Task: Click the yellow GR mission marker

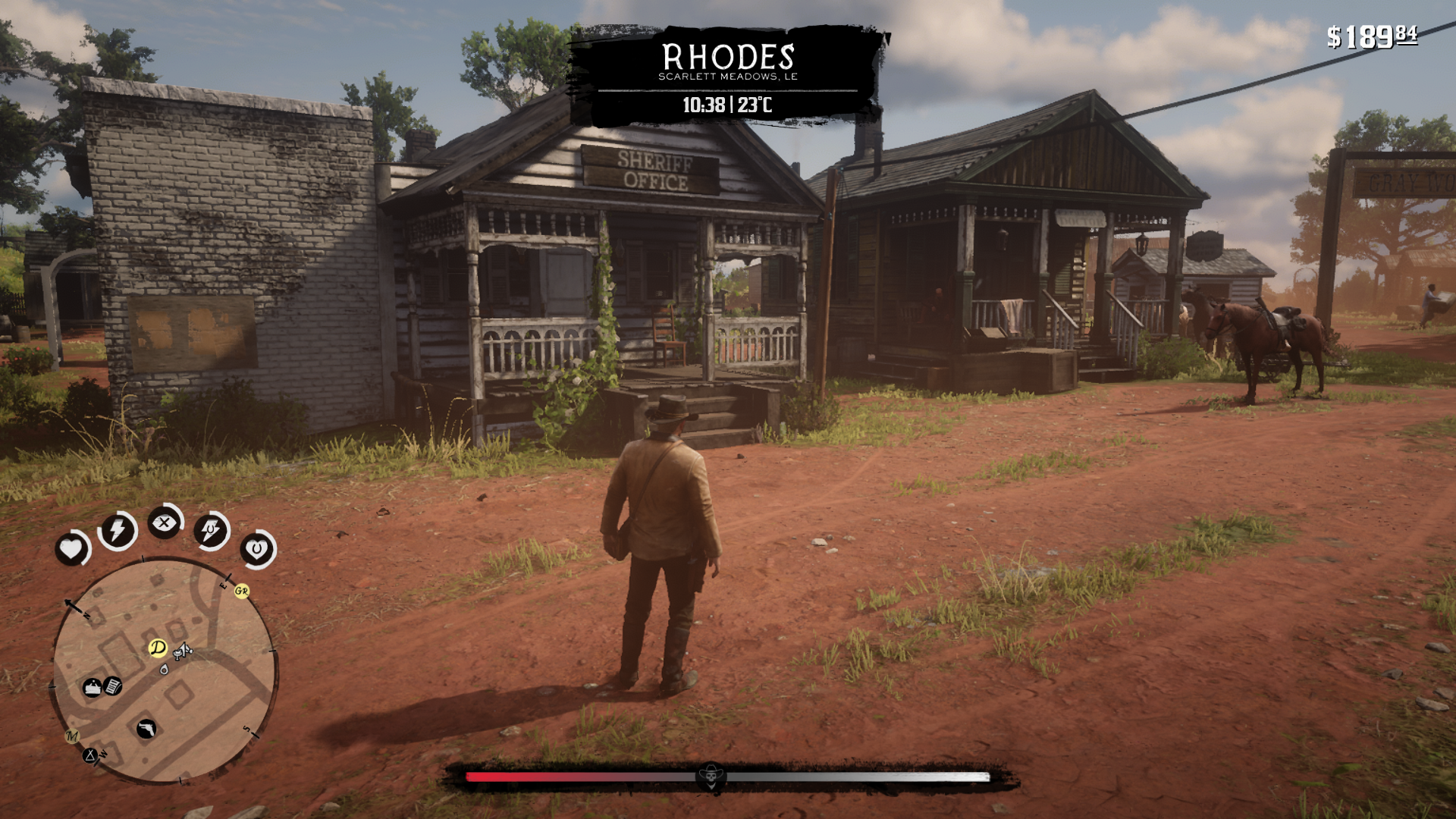Action: pos(242,591)
